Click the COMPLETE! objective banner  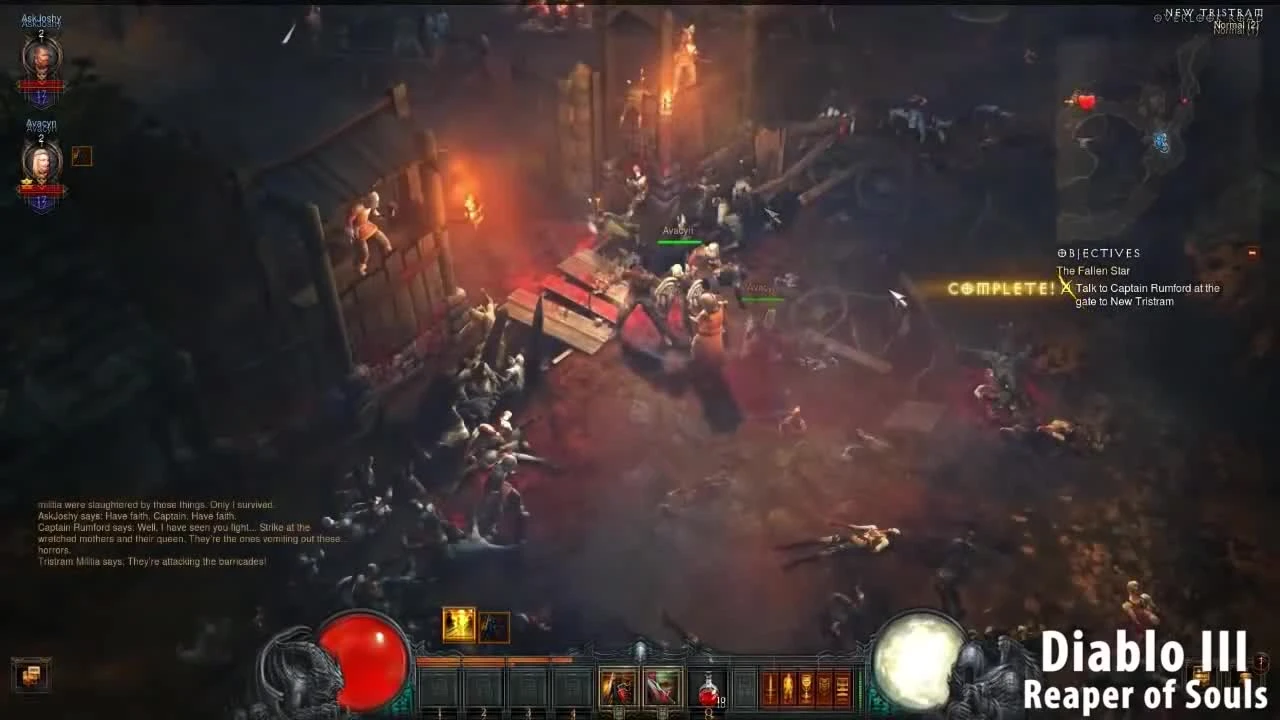[x=1000, y=288]
